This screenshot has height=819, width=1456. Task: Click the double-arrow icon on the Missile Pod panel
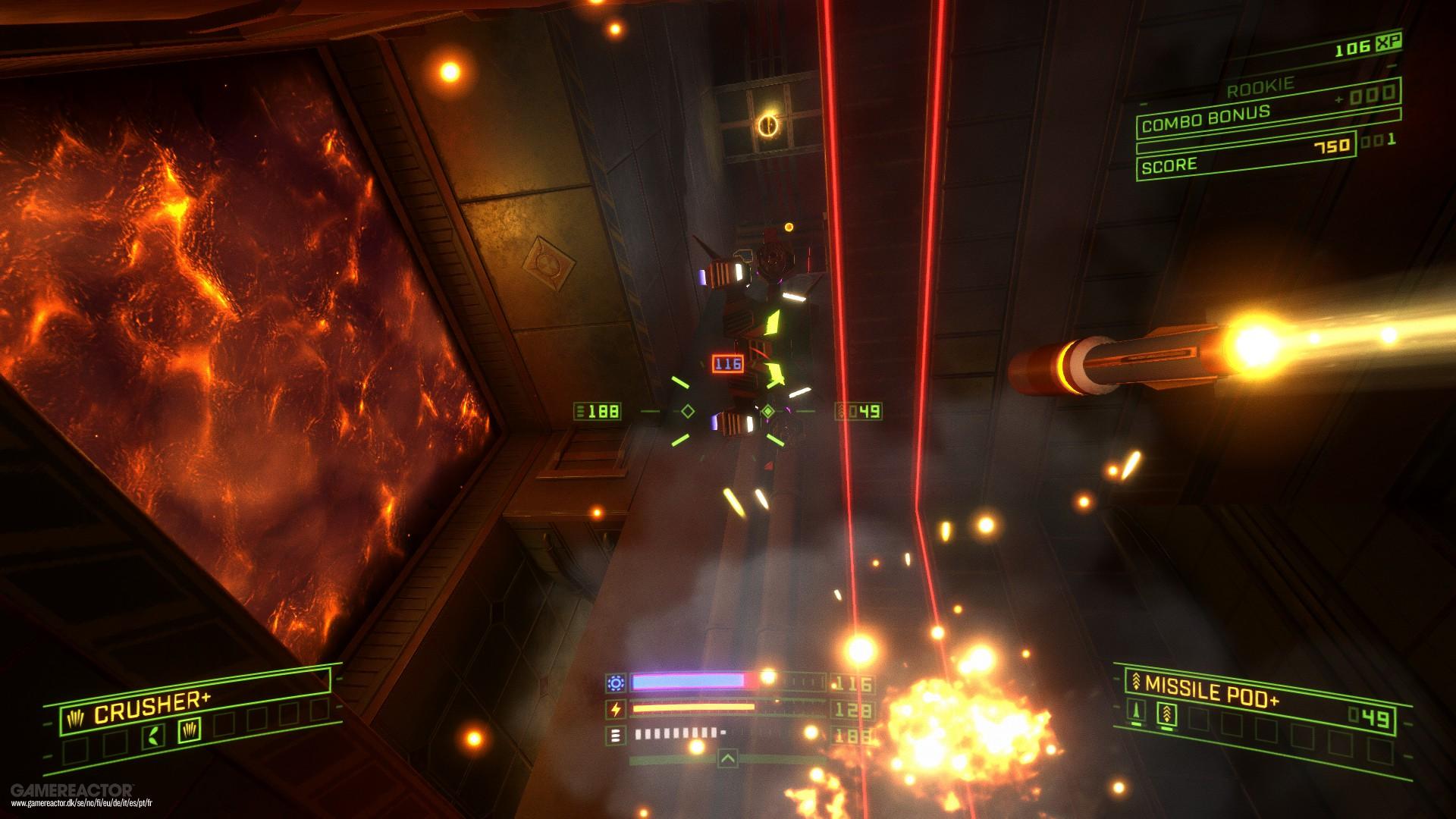point(1136,682)
